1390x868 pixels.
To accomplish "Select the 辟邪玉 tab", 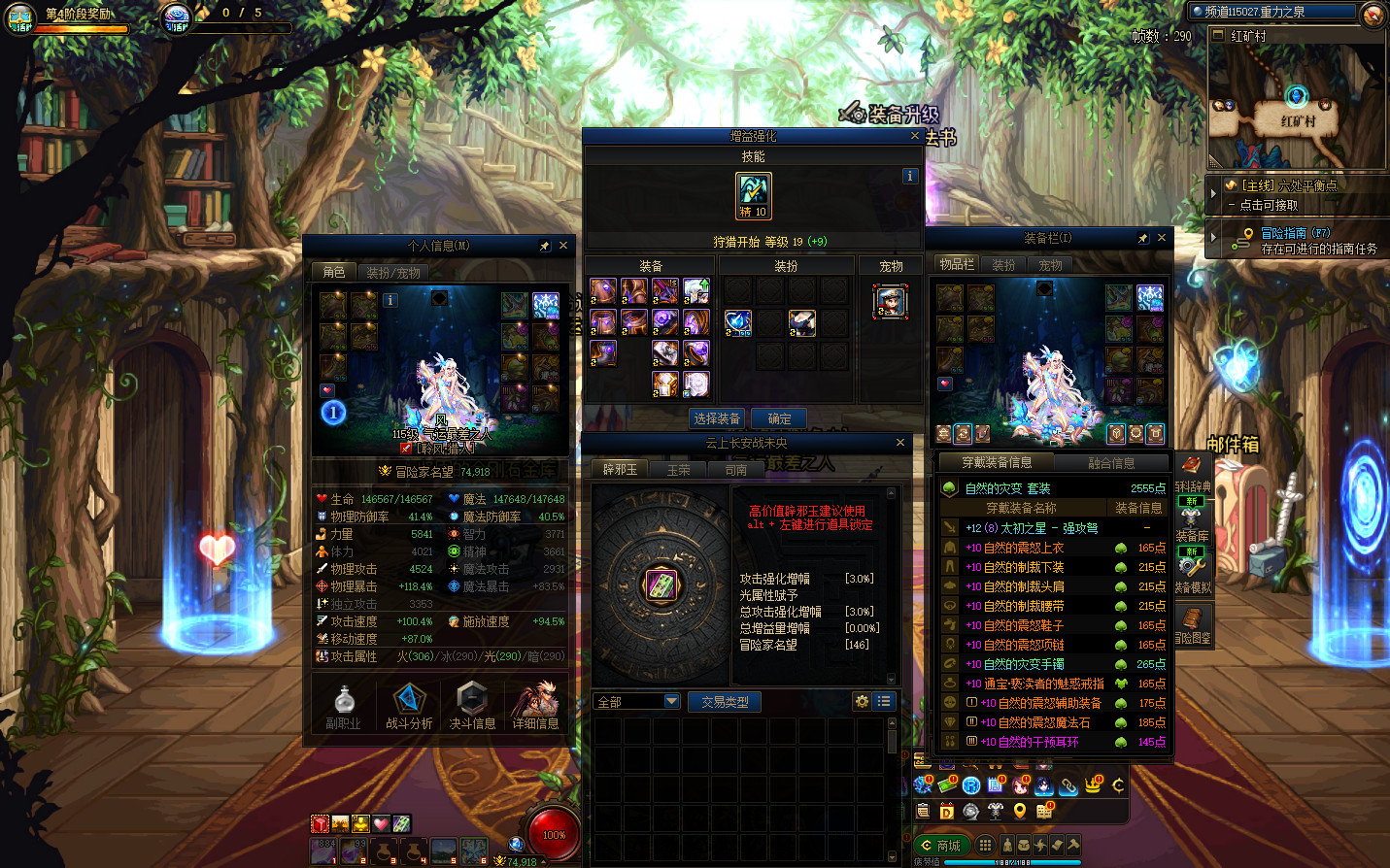I will pyautogui.click(x=620, y=470).
